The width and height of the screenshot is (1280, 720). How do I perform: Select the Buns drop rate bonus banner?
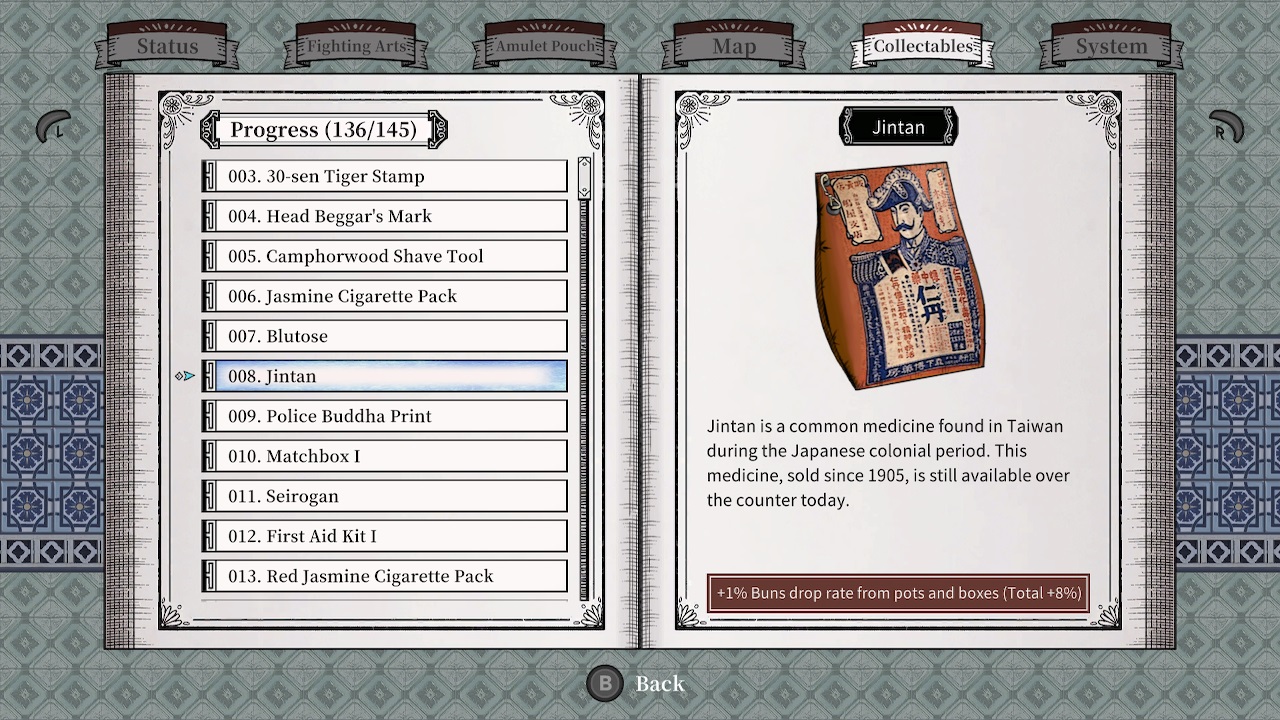[x=897, y=592]
